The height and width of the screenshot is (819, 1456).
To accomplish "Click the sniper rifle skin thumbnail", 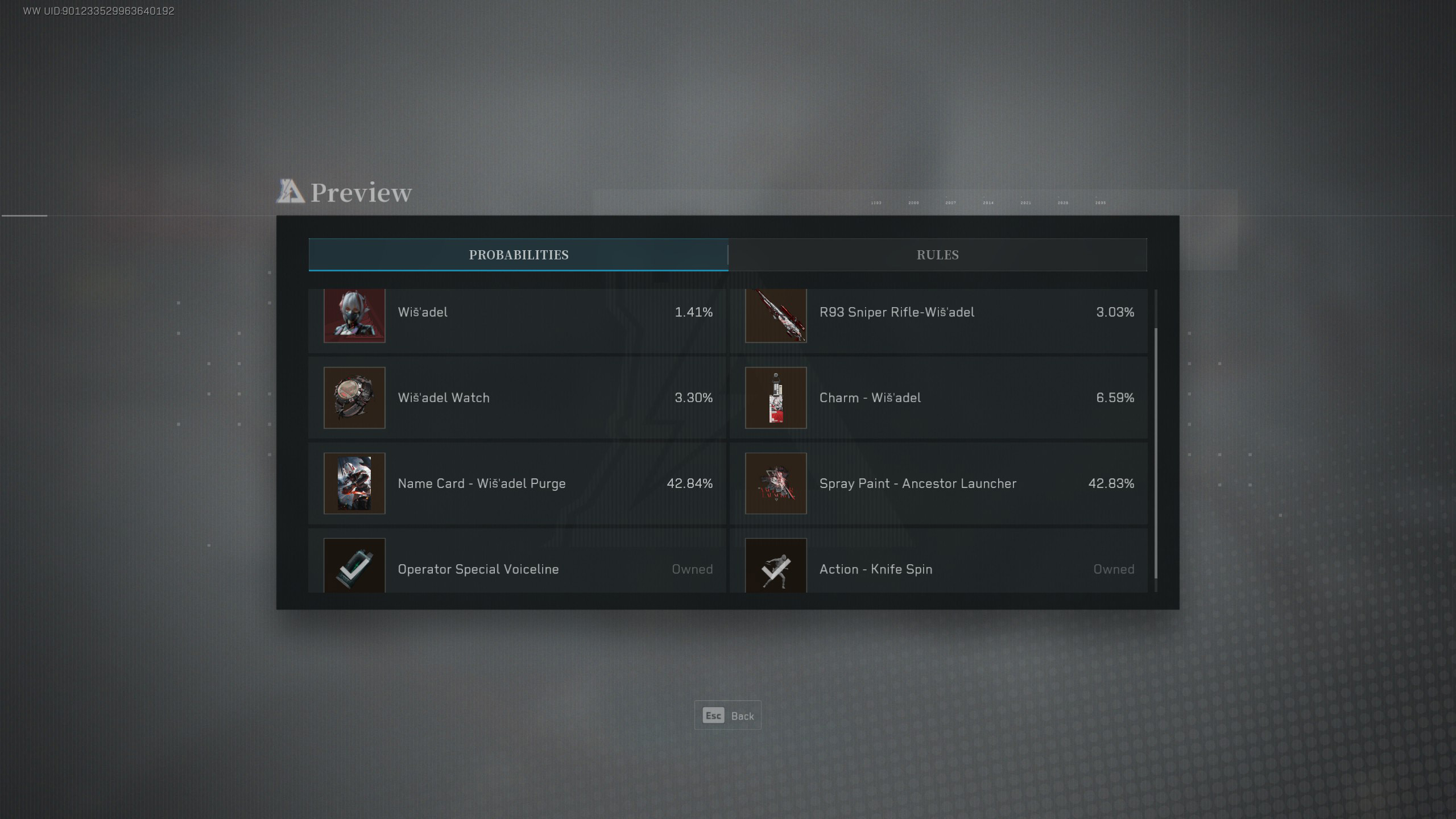I will [x=776, y=316].
